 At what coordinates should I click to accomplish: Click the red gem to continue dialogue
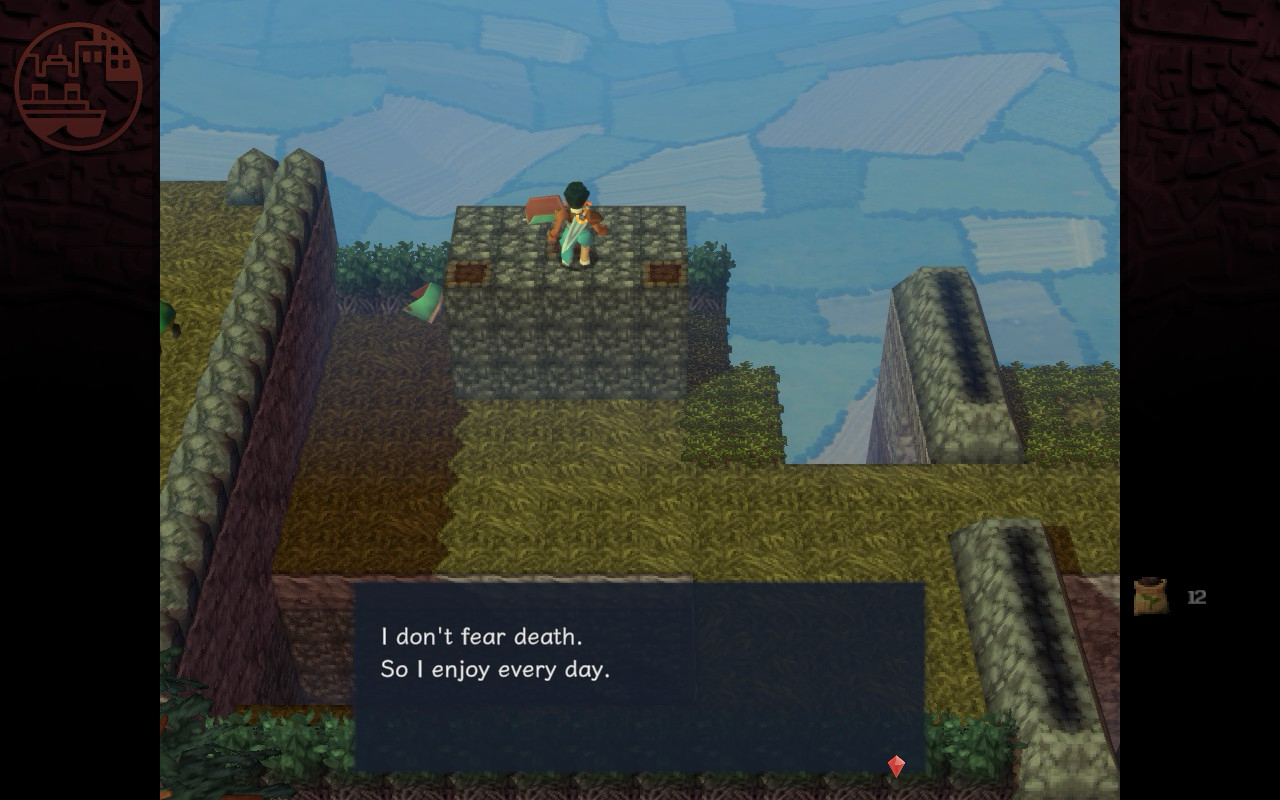pos(896,766)
